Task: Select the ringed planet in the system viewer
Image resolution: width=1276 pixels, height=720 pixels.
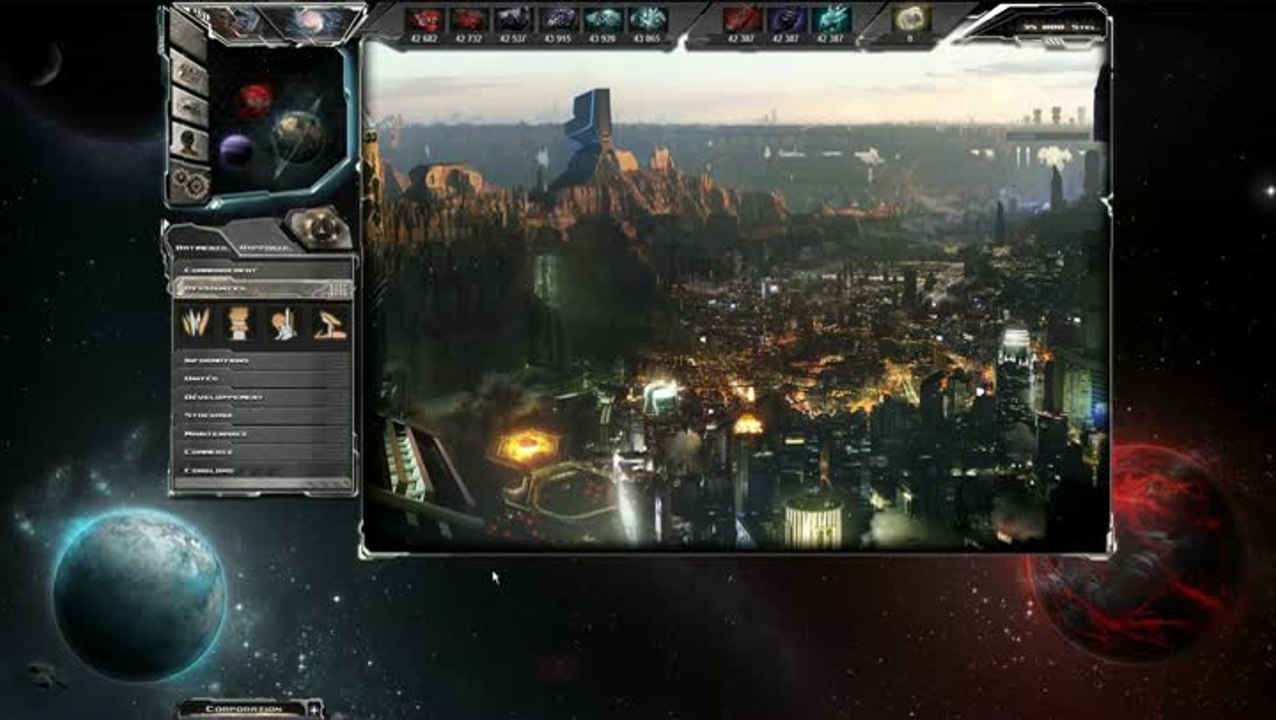Action: coord(299,135)
